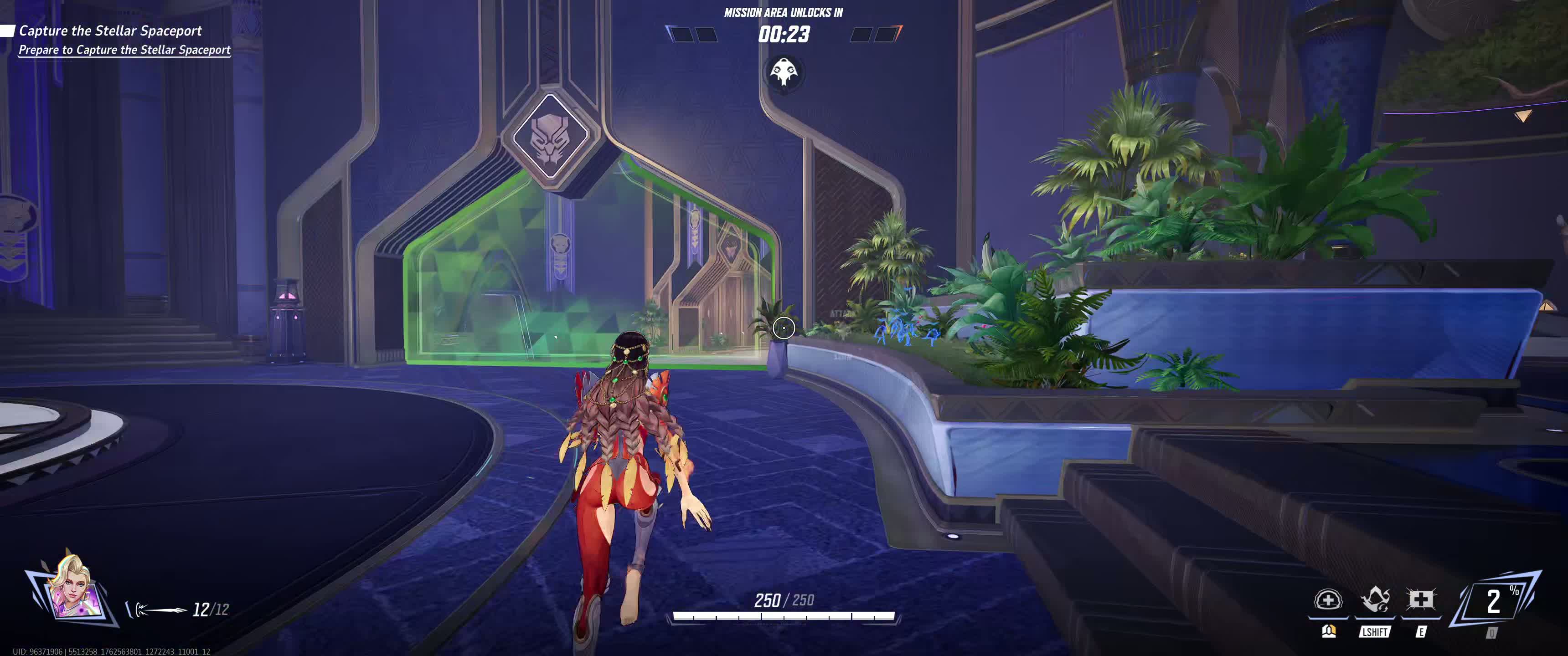Image resolution: width=1568 pixels, height=656 pixels.
Task: Use the burst heal cross ability
Action: 1420,600
